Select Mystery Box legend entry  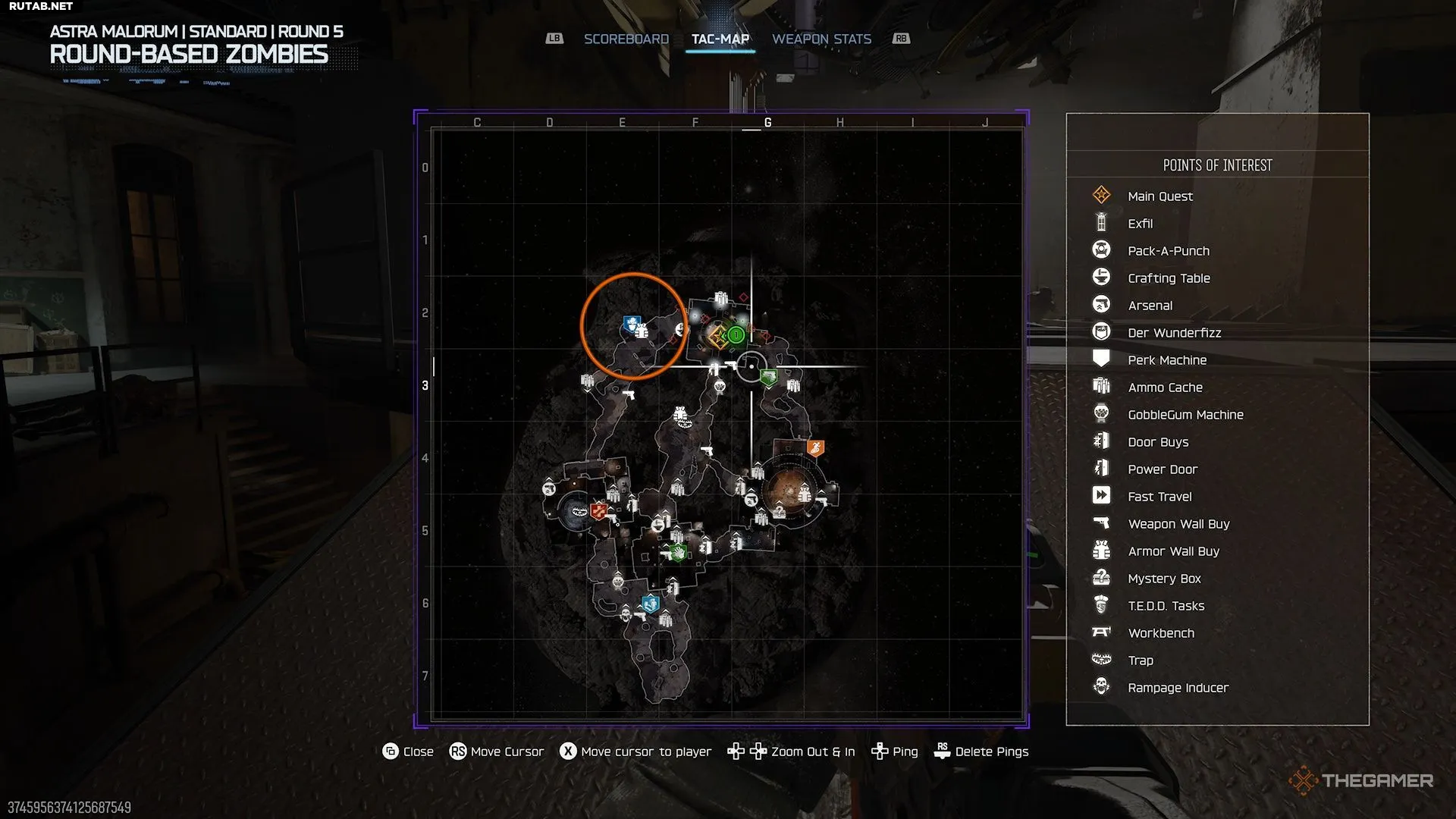tap(1164, 579)
